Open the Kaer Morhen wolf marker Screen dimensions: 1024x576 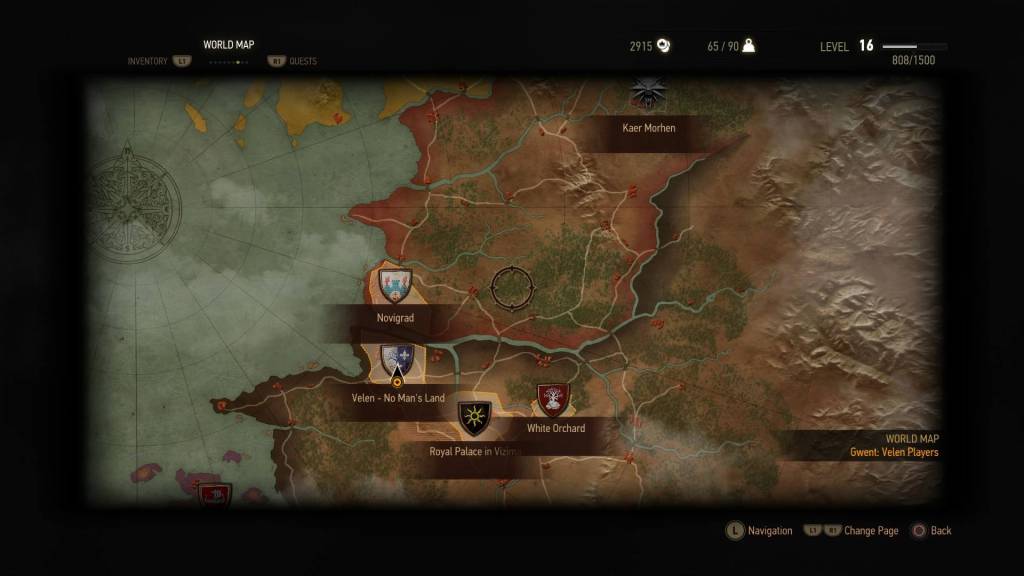[648, 94]
